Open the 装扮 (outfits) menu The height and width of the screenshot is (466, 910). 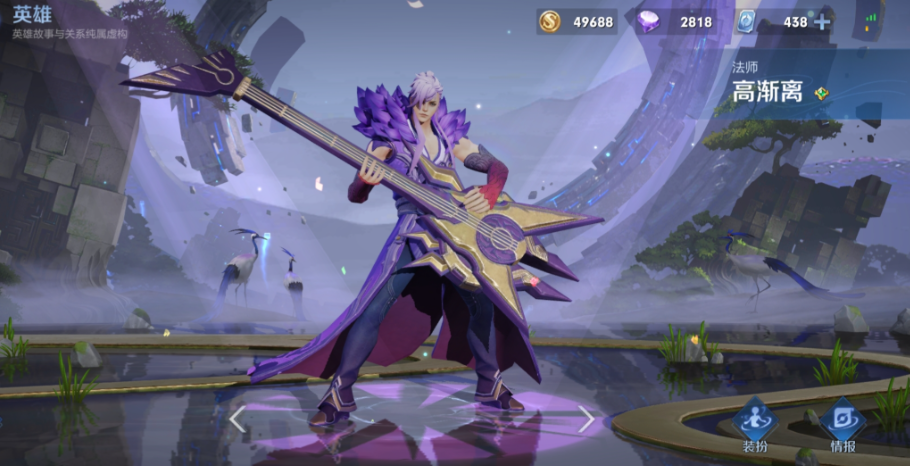[755, 425]
